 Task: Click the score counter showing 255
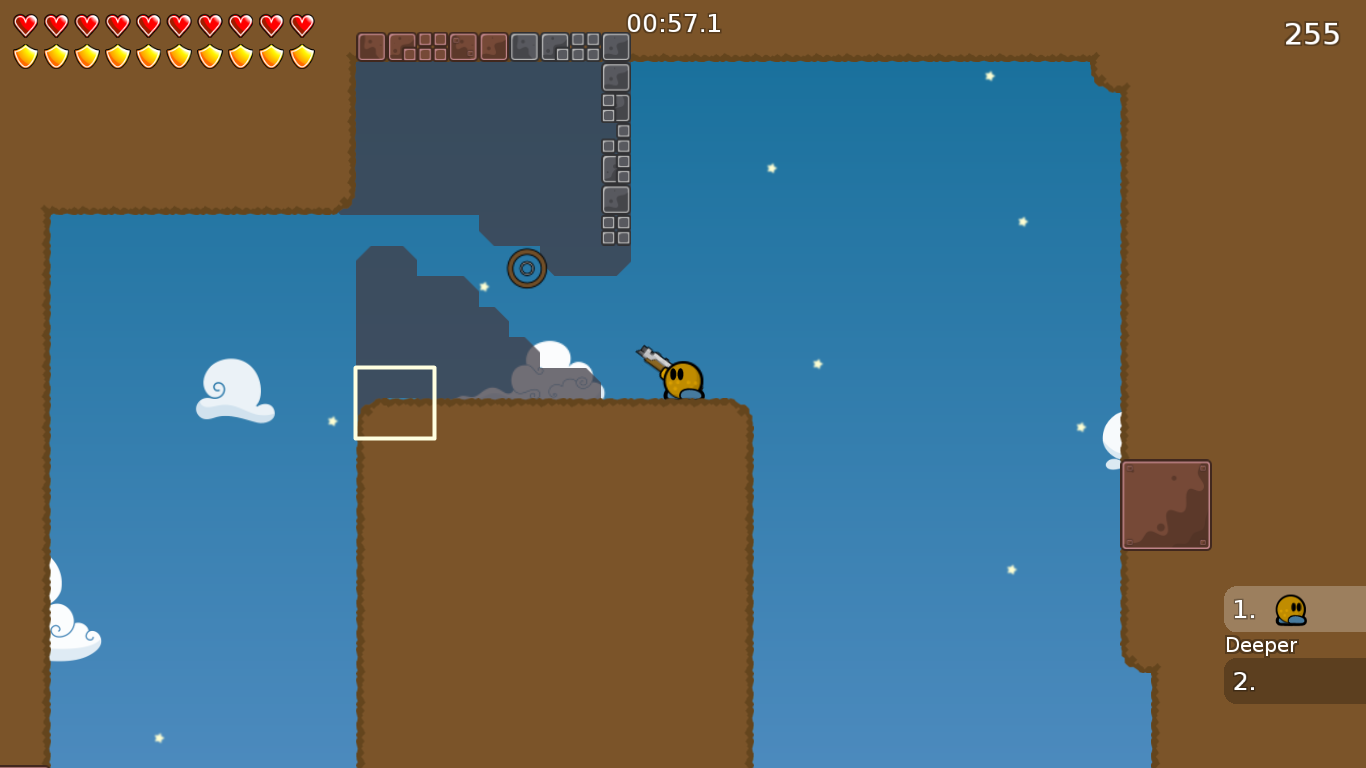(x=1313, y=33)
